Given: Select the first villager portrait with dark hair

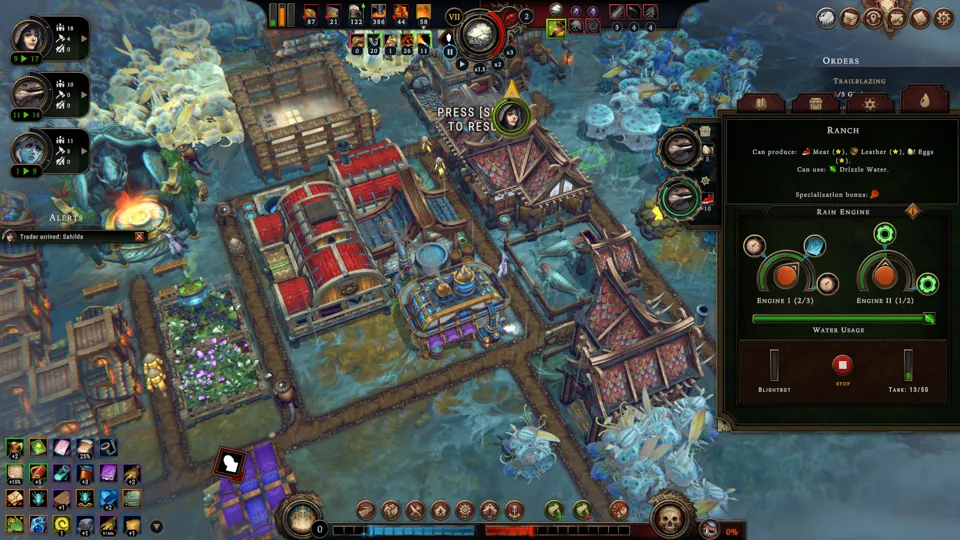Looking at the screenshot, I should (28, 36).
